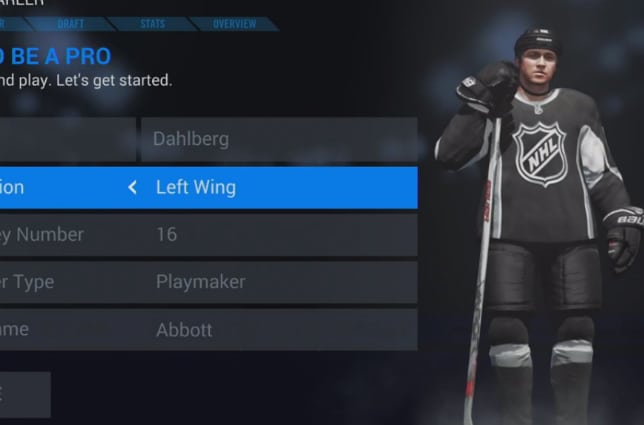Click the left arrow beside Left Wing
Screen dimensions: 644x425
tap(132, 187)
